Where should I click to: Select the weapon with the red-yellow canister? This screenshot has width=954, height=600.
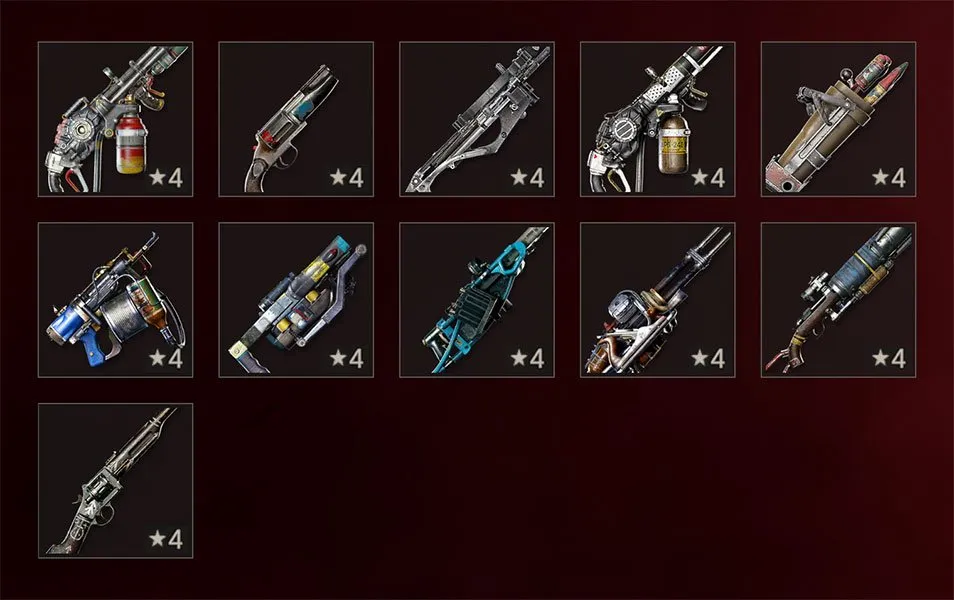115,118
